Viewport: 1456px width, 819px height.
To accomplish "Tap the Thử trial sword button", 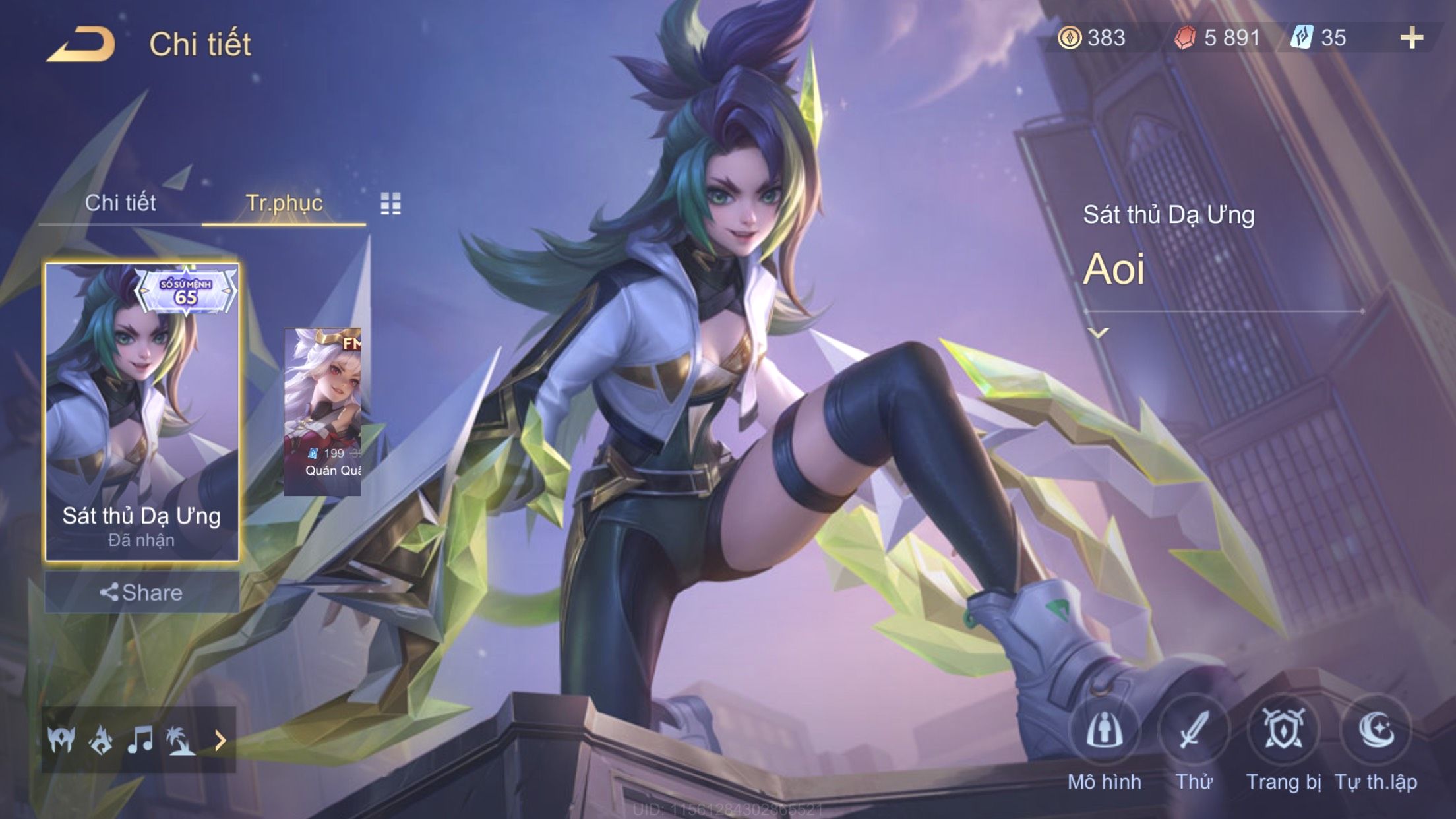I will click(x=1194, y=731).
